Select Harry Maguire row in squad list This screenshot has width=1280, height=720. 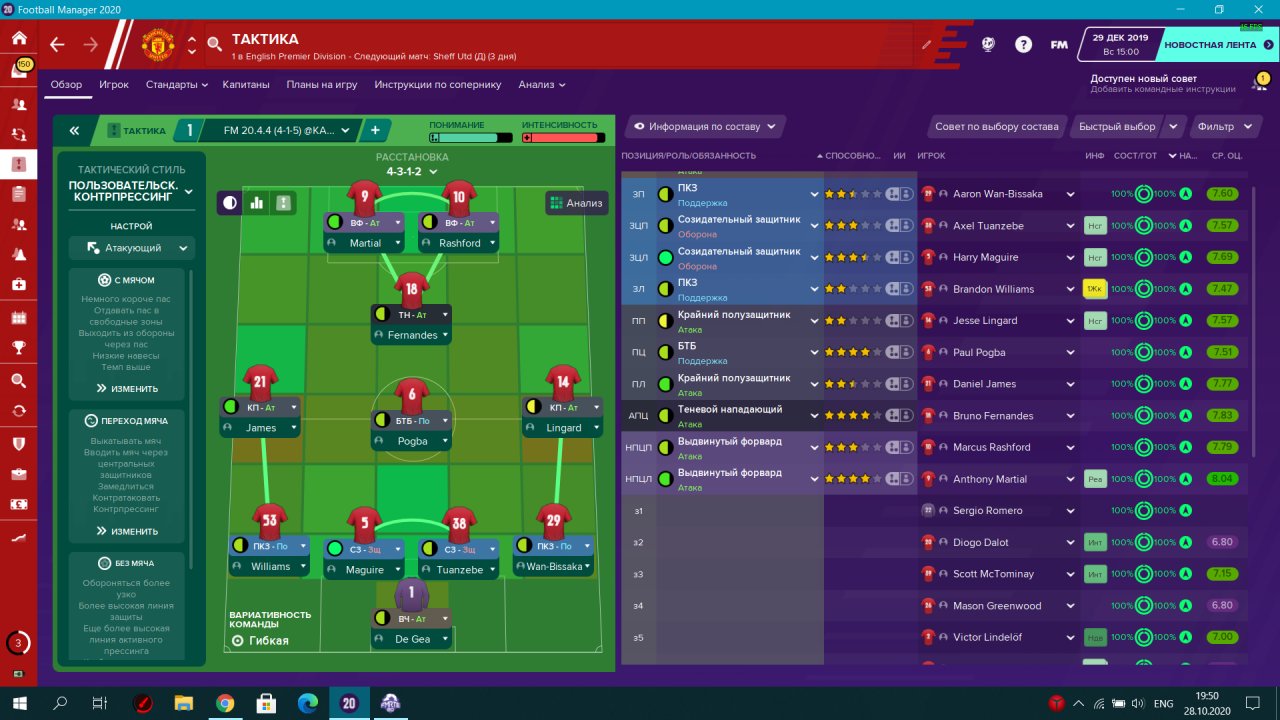point(987,257)
